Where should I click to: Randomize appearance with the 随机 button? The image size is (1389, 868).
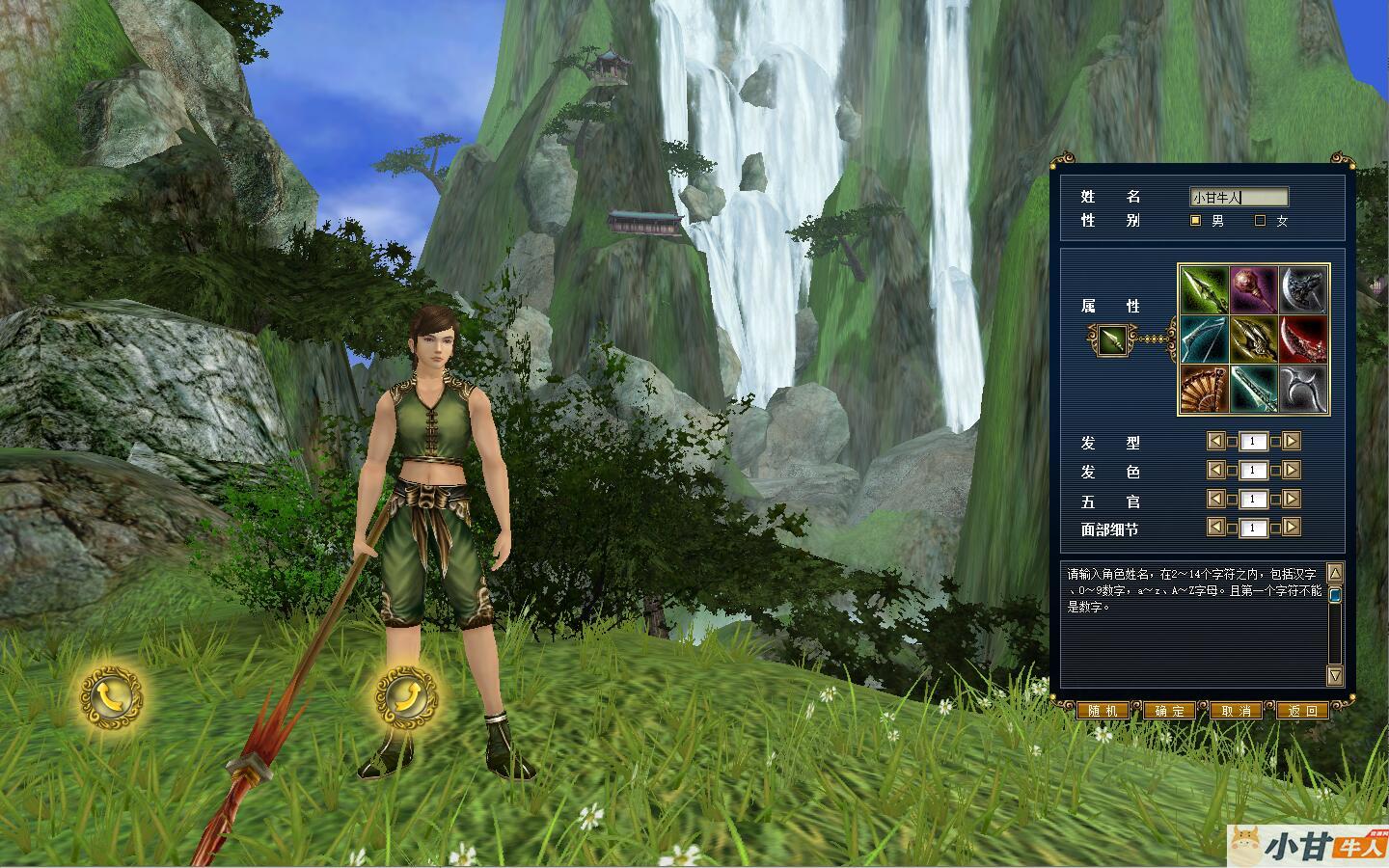tap(1102, 711)
